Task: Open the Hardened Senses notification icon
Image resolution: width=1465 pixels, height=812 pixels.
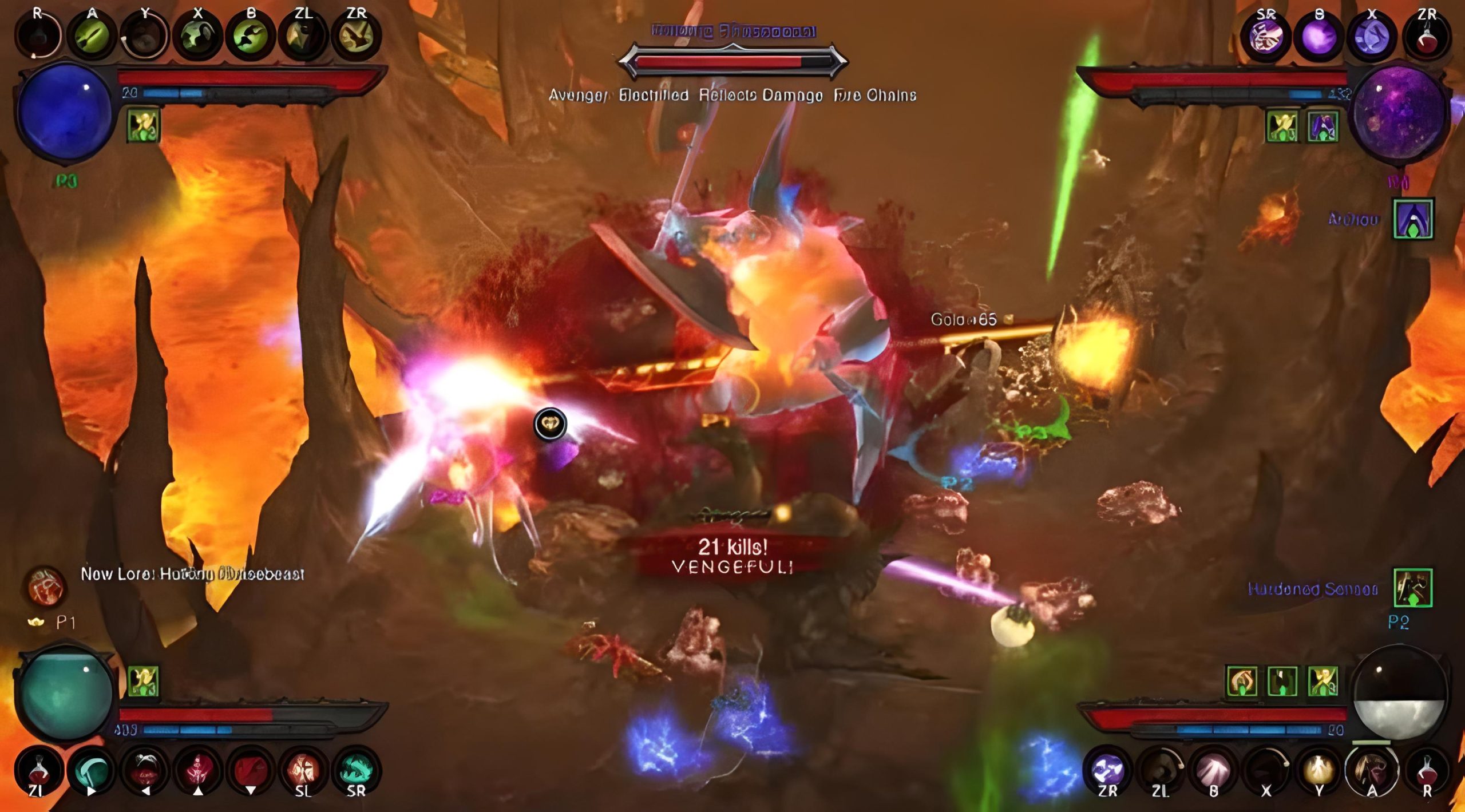Action: click(1412, 588)
